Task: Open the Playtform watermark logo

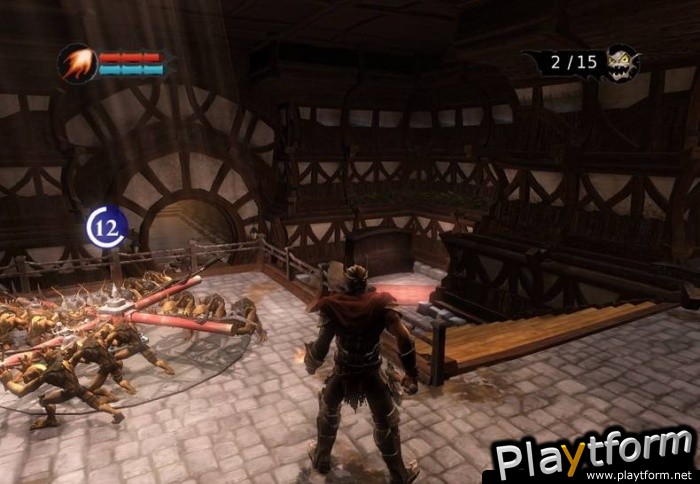Action: point(593,453)
